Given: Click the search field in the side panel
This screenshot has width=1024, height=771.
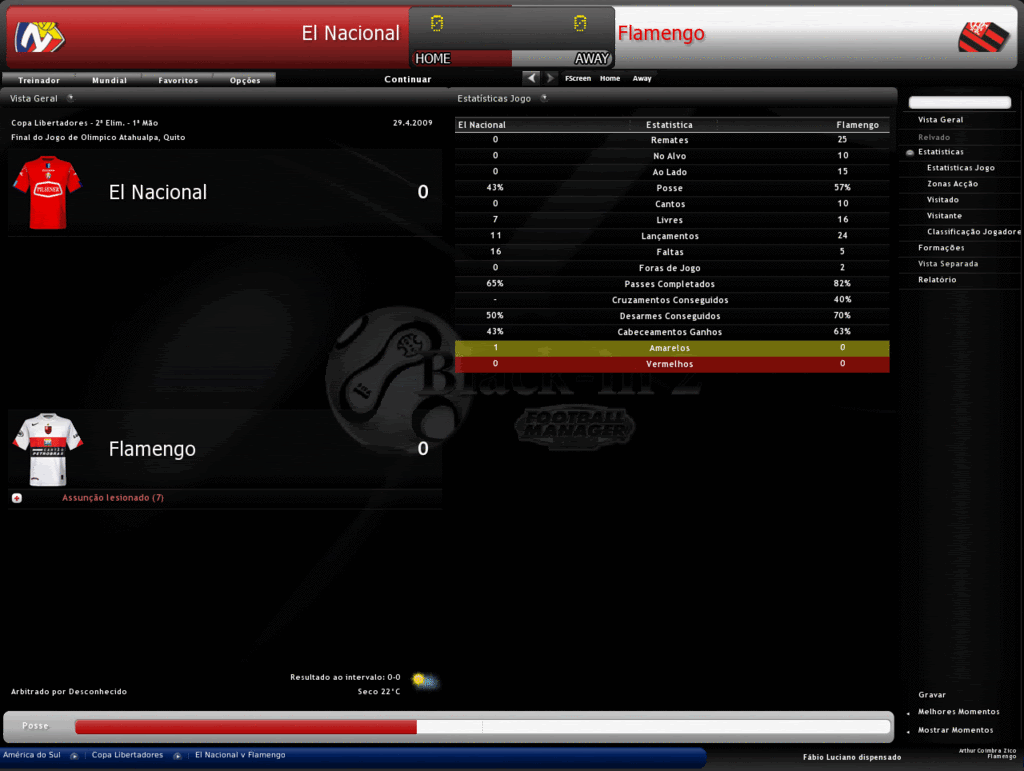Looking at the screenshot, I should coord(959,103).
